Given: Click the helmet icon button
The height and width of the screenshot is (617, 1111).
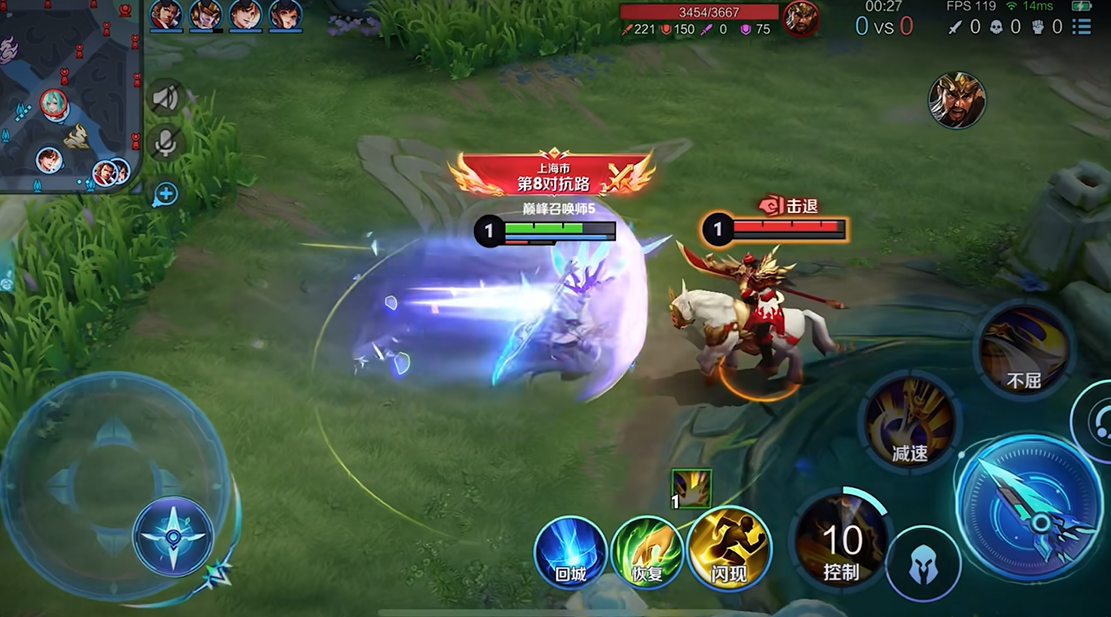Looking at the screenshot, I should click(x=922, y=564).
